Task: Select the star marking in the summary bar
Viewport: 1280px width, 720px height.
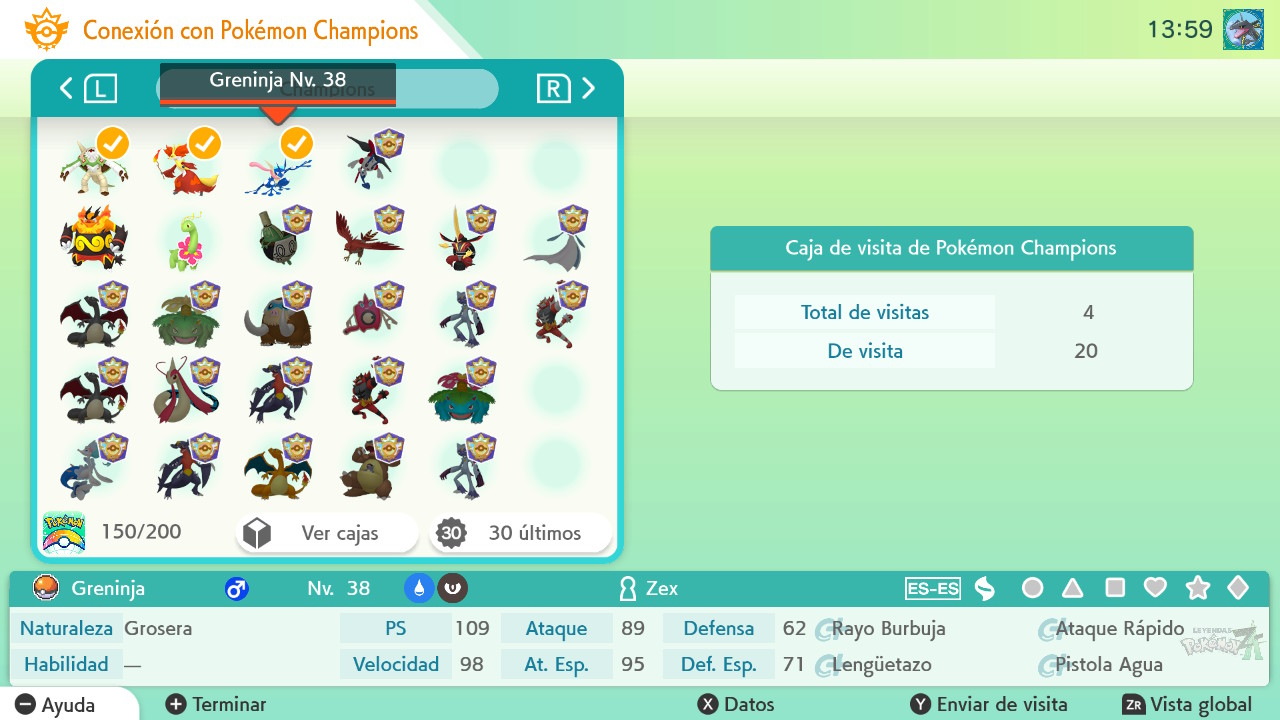Action: click(1198, 589)
